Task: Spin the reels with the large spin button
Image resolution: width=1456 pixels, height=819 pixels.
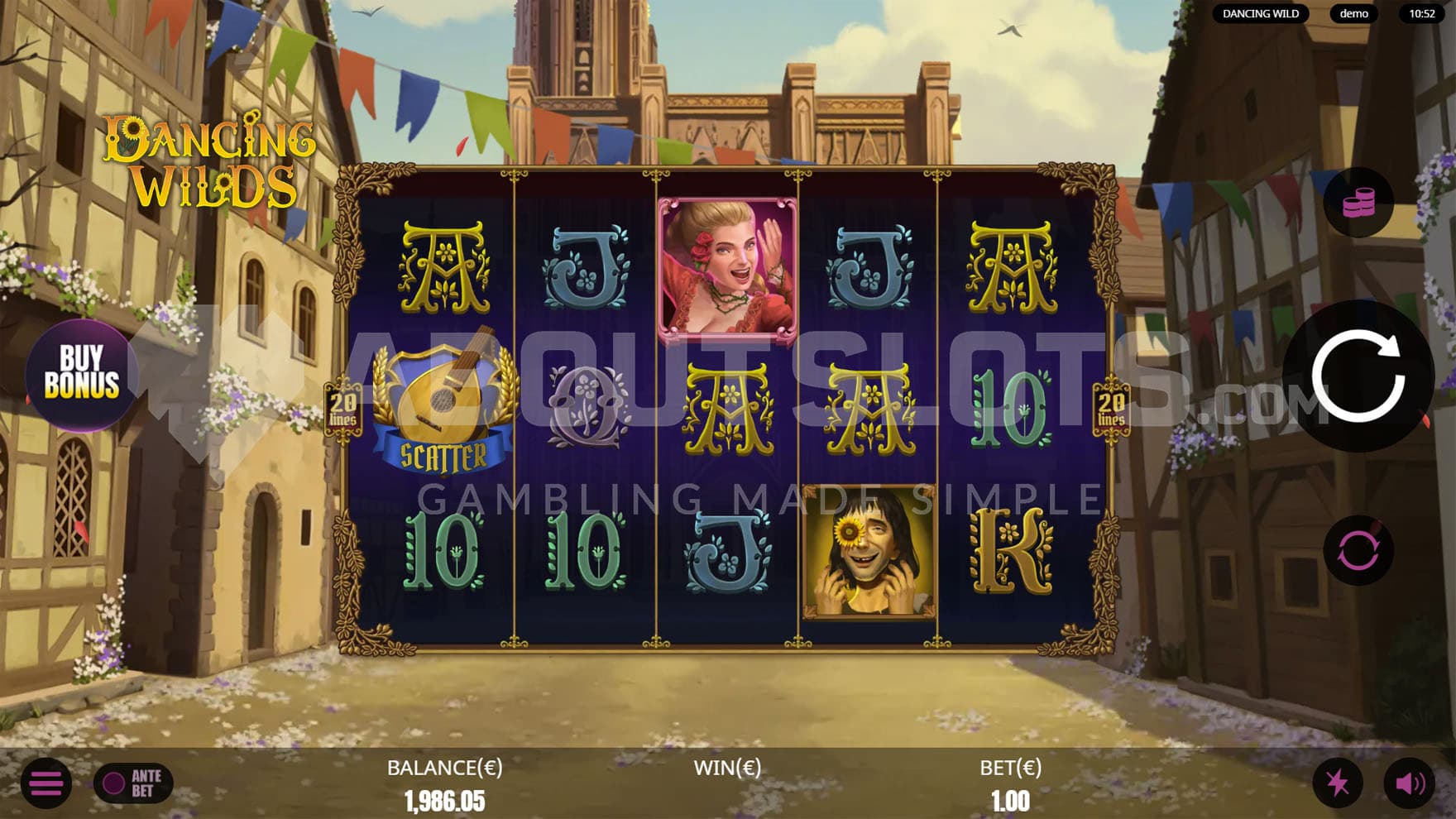Action: [1358, 376]
